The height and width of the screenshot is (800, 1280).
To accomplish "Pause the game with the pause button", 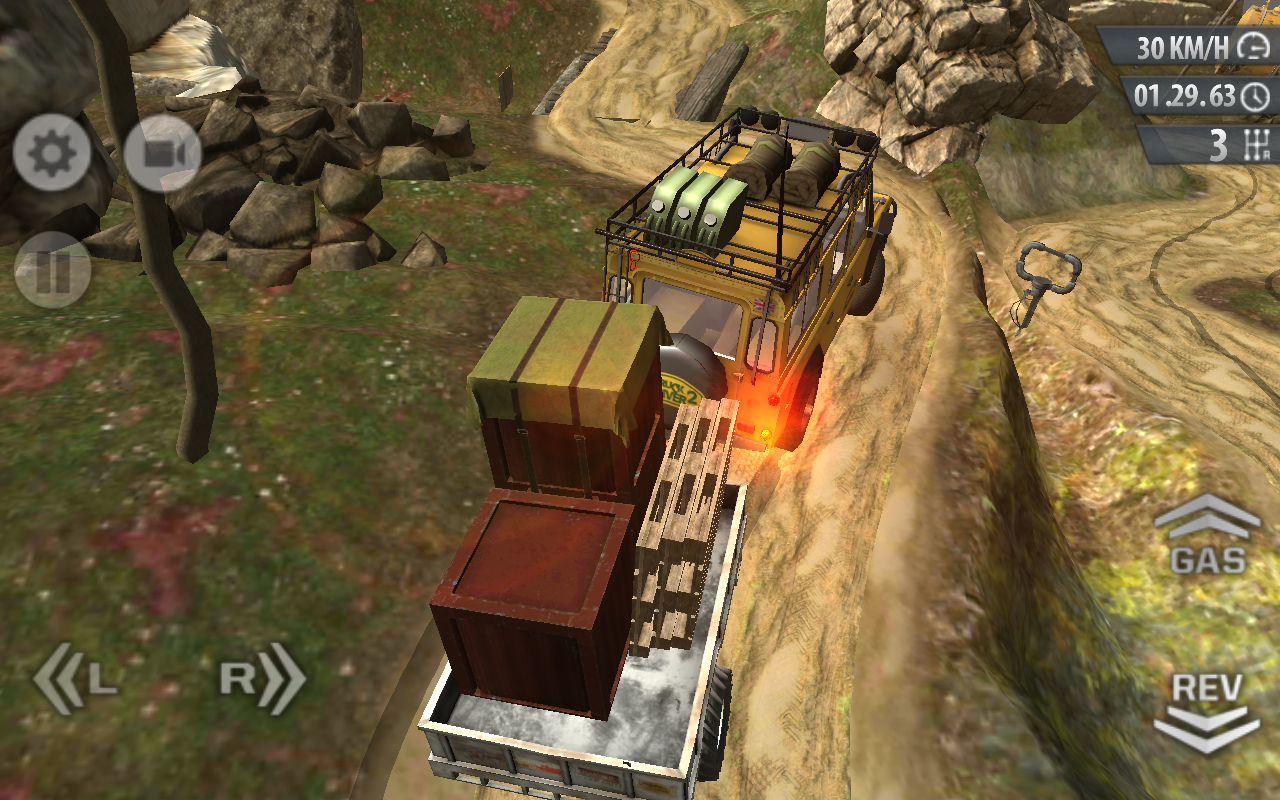I will click(52, 270).
